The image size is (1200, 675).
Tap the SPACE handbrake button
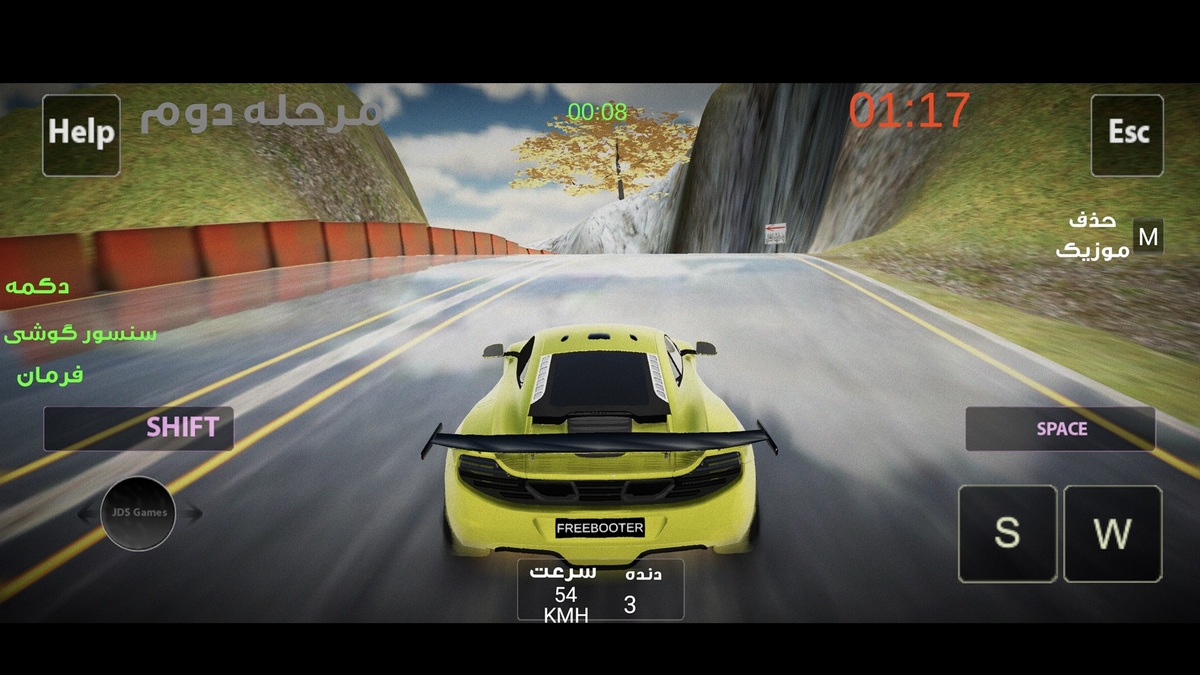click(x=1060, y=429)
